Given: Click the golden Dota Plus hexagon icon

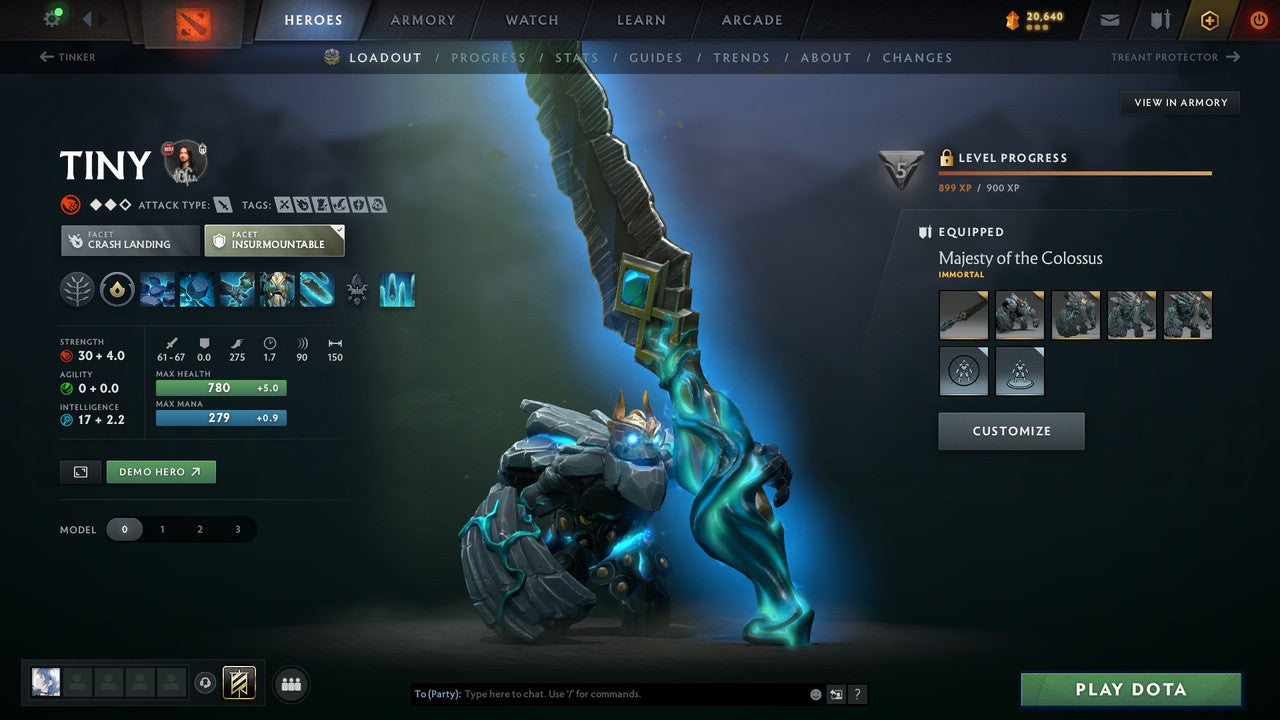Looking at the screenshot, I should [x=1209, y=19].
